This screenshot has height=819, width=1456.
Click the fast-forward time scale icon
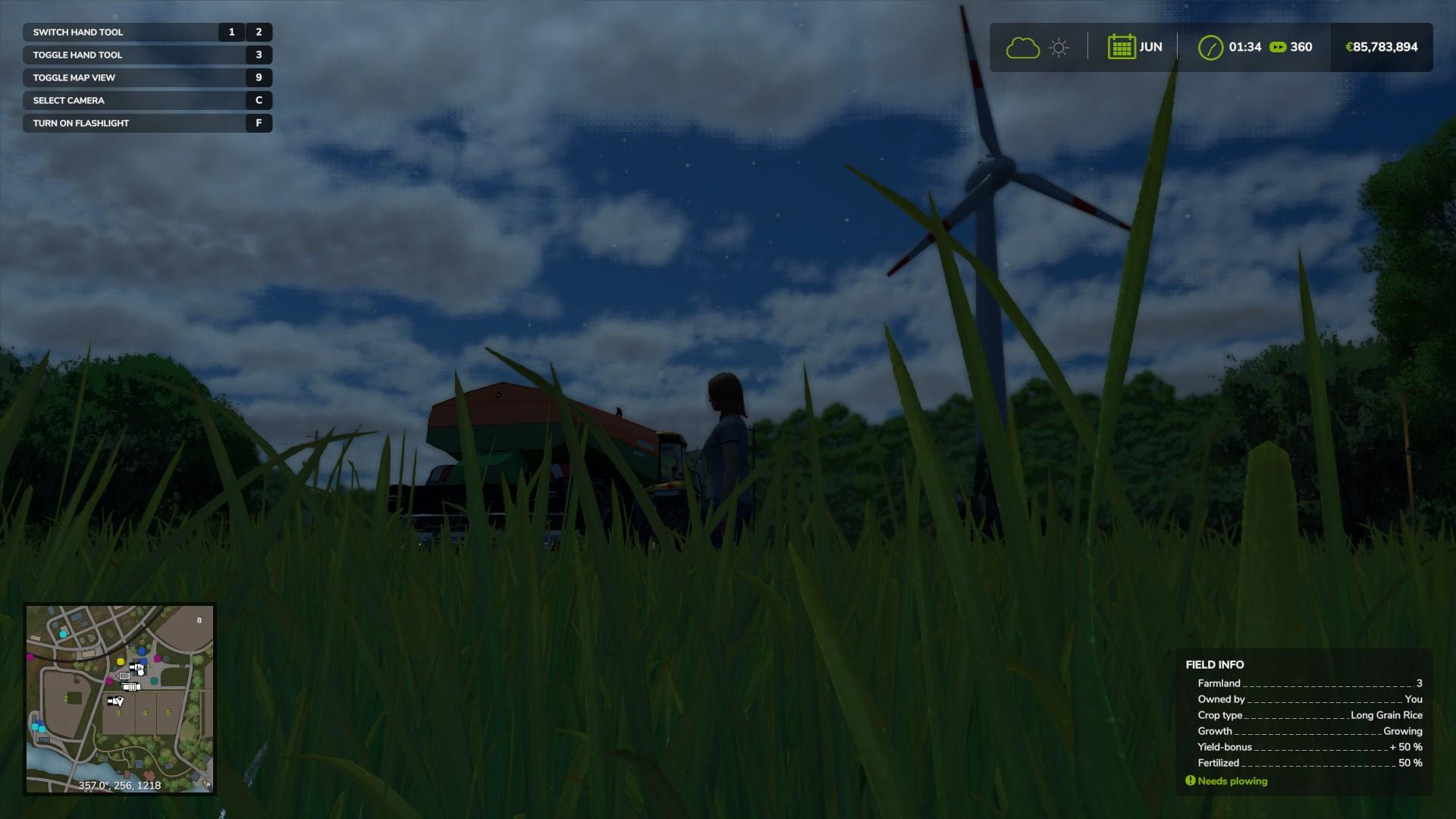coord(1277,46)
